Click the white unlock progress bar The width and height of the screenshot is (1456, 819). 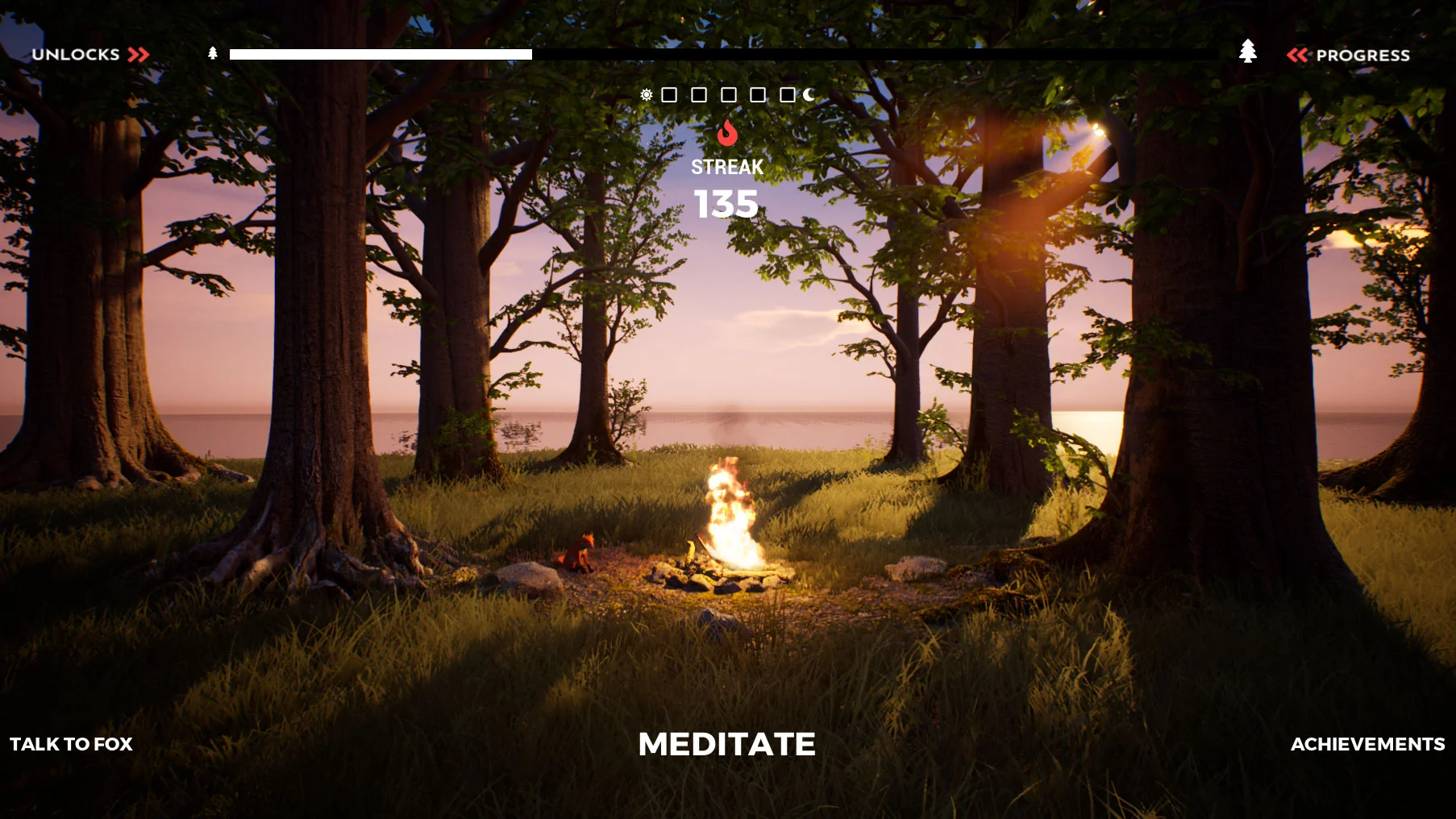pyautogui.click(x=379, y=54)
